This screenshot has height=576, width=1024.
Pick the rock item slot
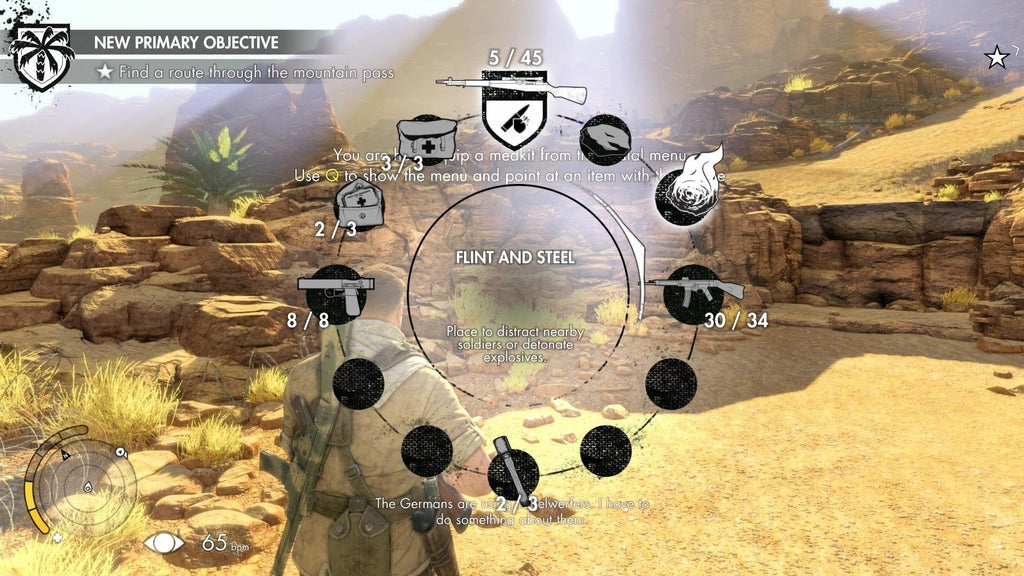(x=603, y=140)
